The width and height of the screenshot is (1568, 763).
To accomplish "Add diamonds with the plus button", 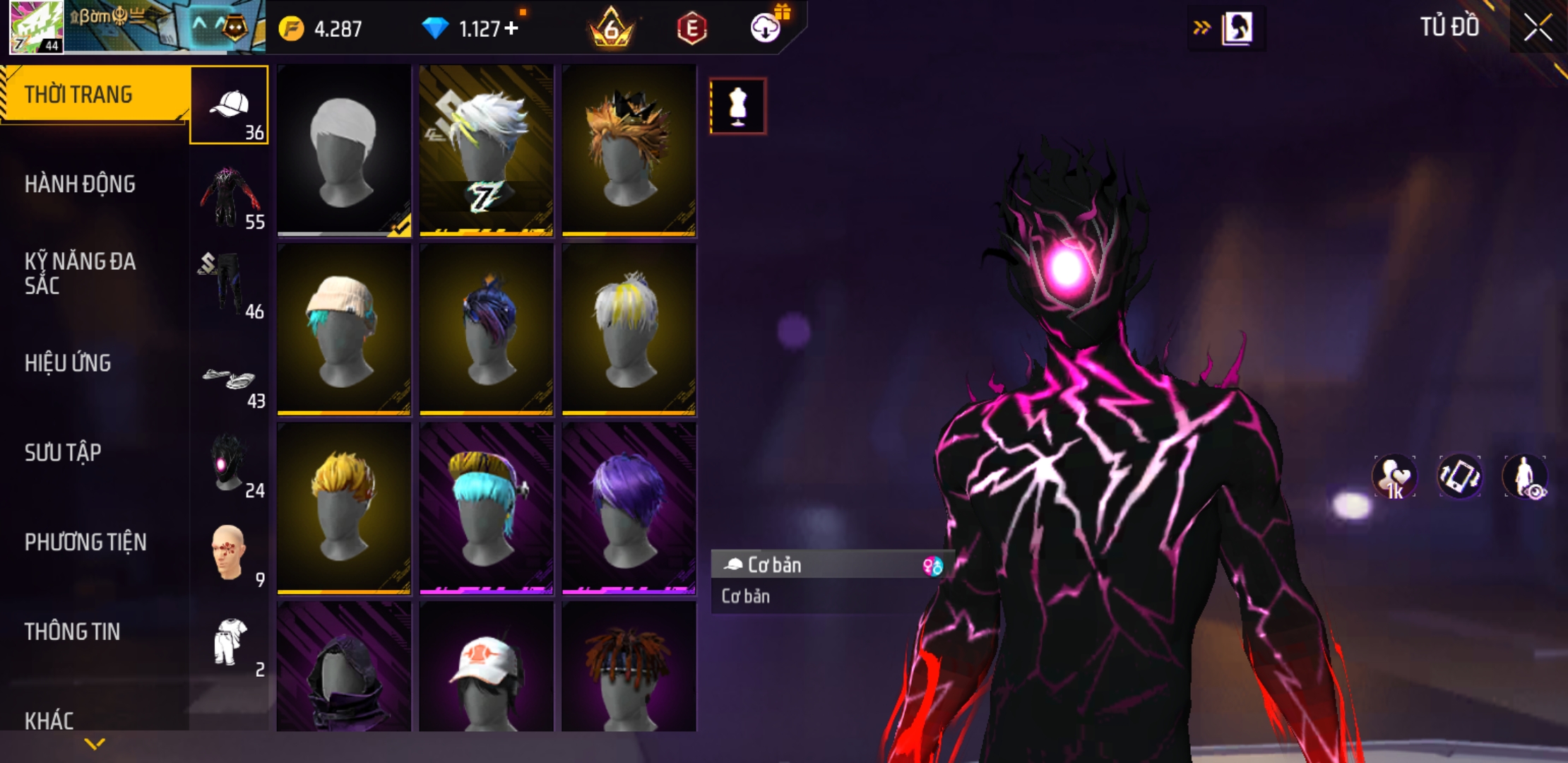I will click(511, 28).
